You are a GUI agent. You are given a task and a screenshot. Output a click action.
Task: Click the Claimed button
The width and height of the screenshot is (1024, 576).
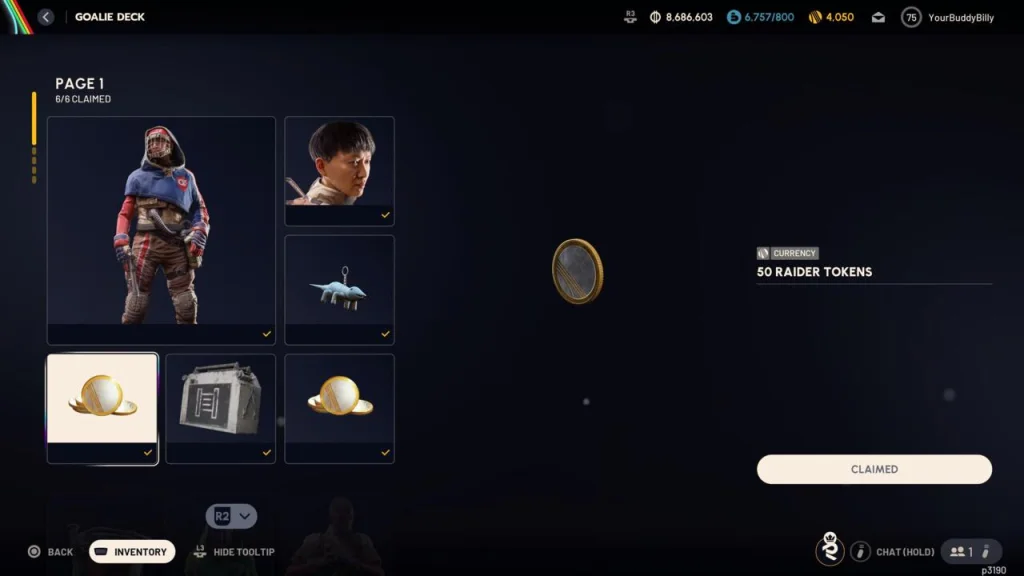pyautogui.click(x=874, y=469)
